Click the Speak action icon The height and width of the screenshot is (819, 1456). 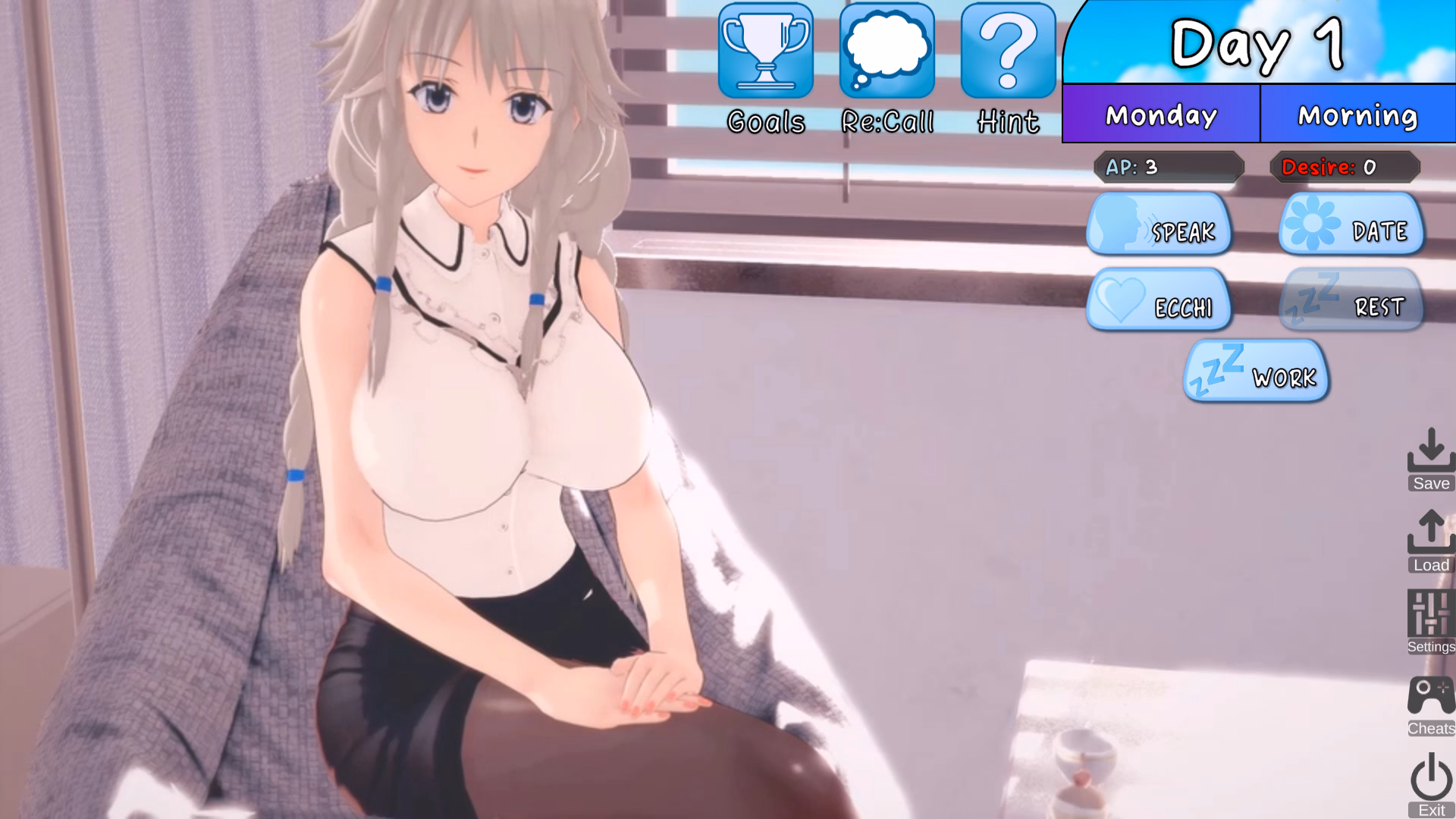click(1118, 224)
